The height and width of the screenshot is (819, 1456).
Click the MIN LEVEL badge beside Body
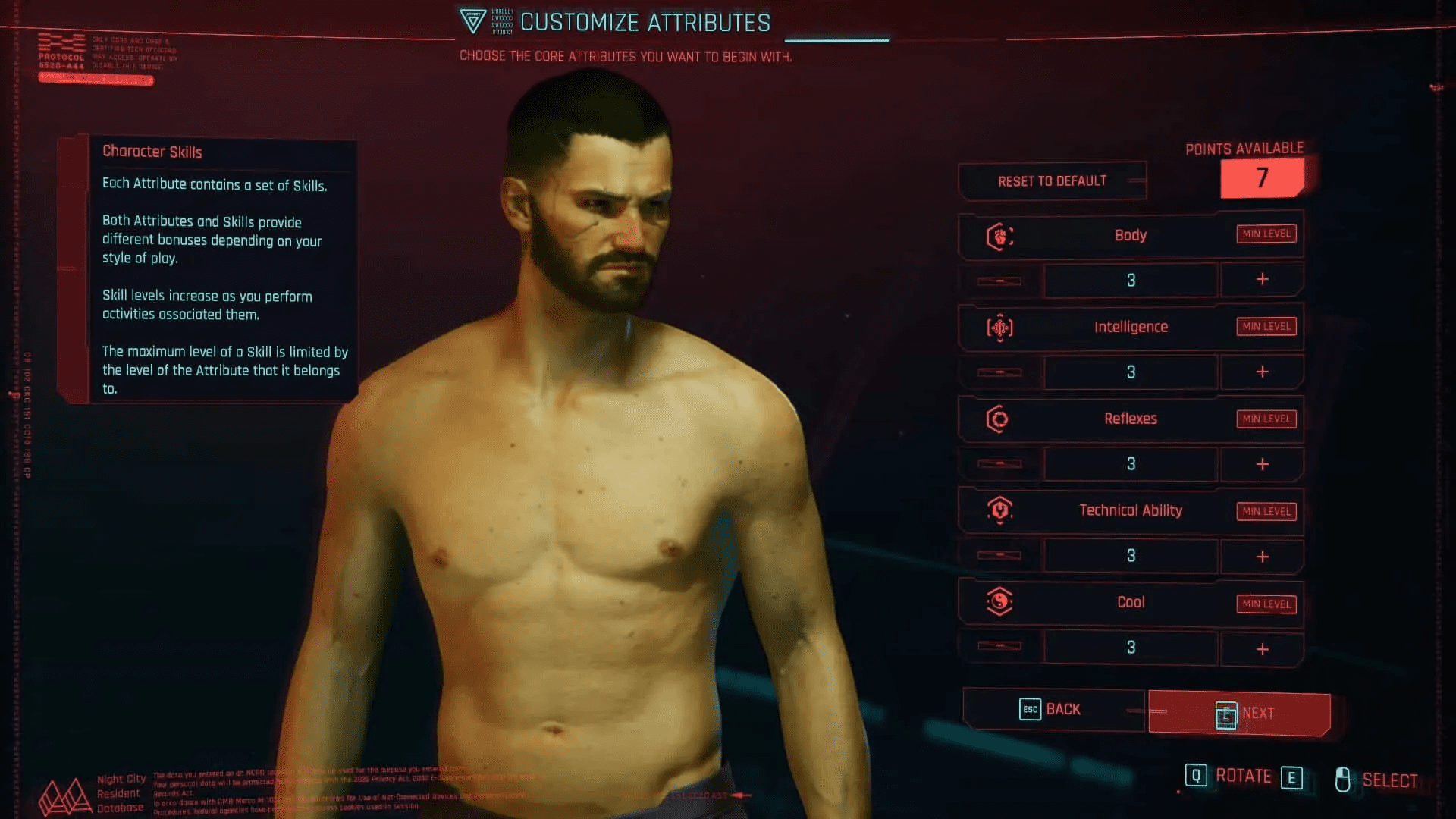tap(1265, 234)
